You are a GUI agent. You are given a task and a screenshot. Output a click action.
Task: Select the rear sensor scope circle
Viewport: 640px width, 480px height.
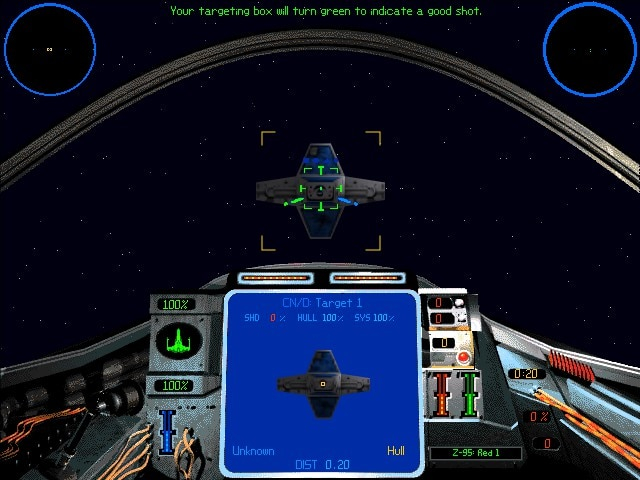click(x=590, y=48)
